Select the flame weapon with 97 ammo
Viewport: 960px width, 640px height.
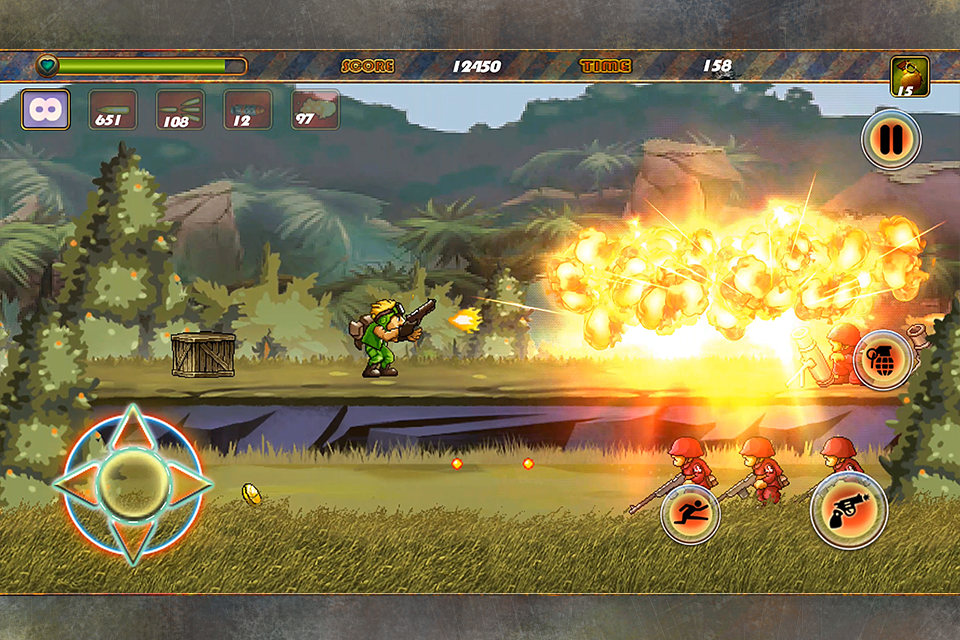point(315,109)
